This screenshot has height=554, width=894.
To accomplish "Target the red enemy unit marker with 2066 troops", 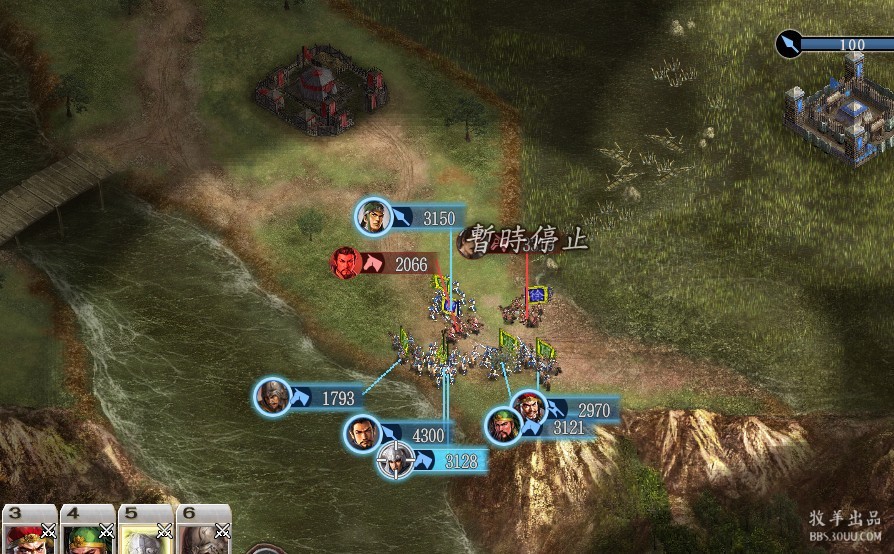I will click(x=346, y=263).
